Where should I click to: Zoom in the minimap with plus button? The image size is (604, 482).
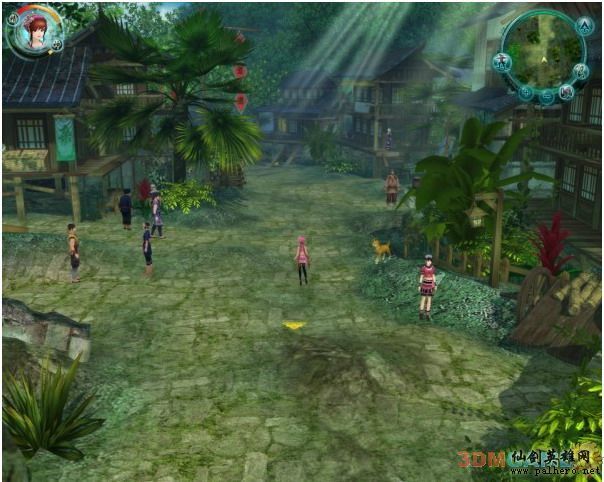(x=526, y=92)
